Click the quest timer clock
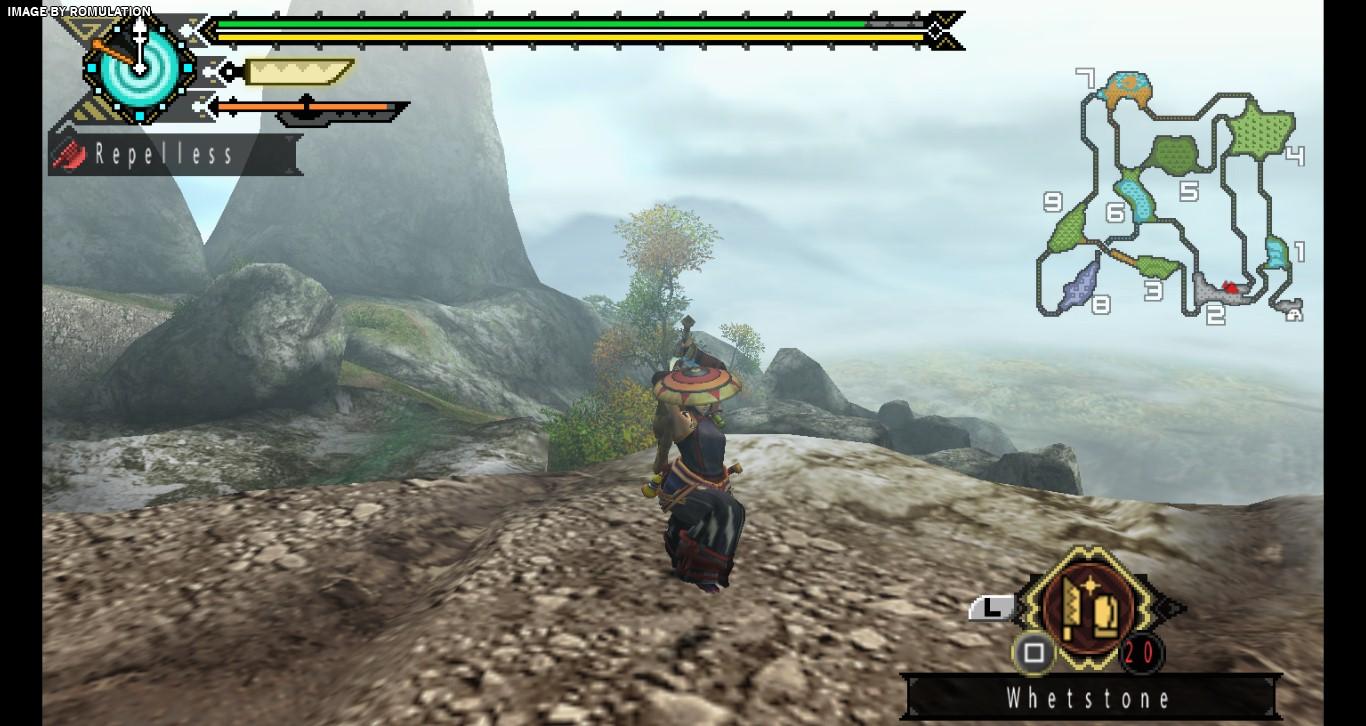Viewport: 1366px width, 726px height. pyautogui.click(x=138, y=66)
